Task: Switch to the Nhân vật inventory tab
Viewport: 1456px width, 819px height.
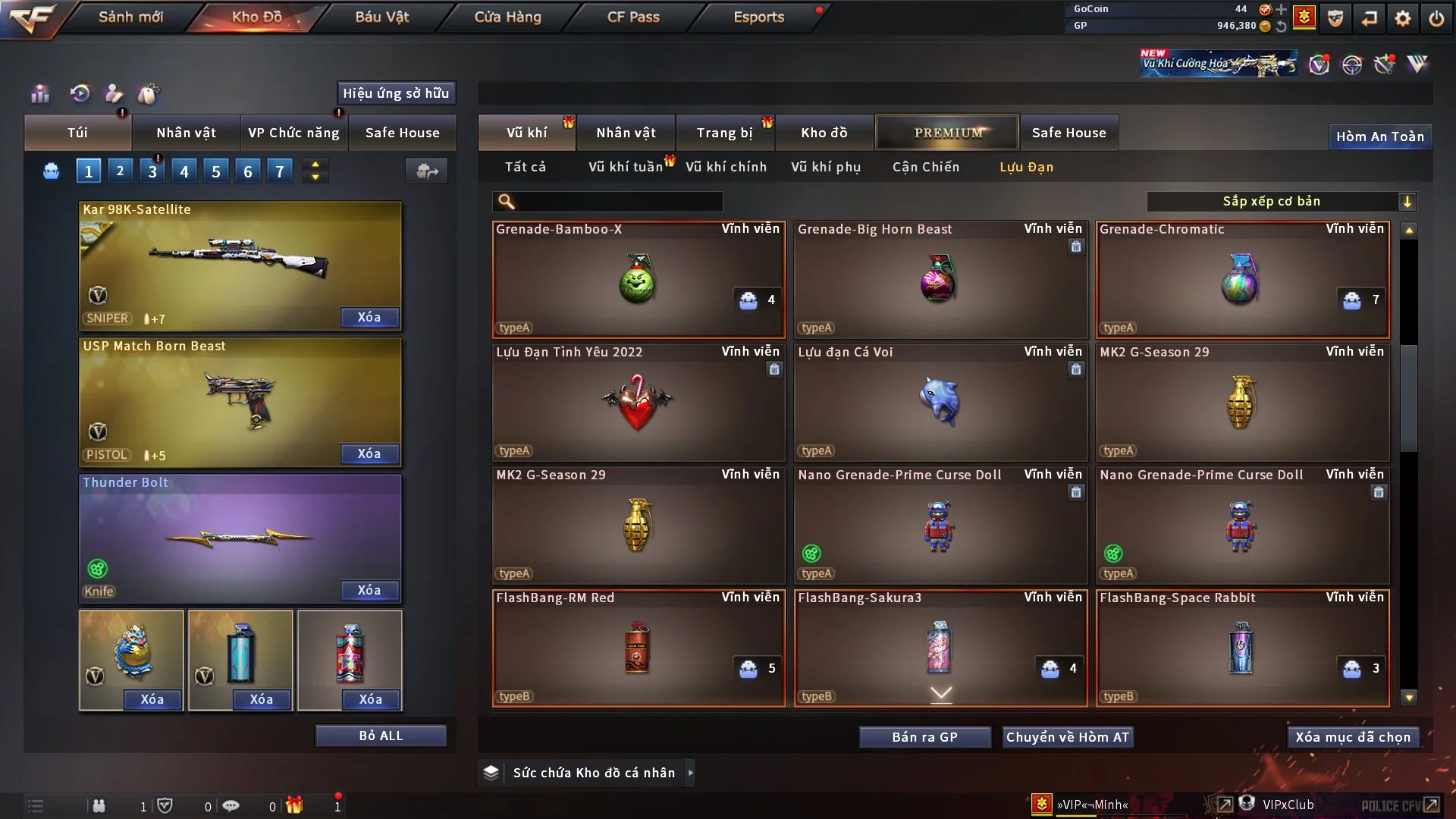Action: point(625,133)
